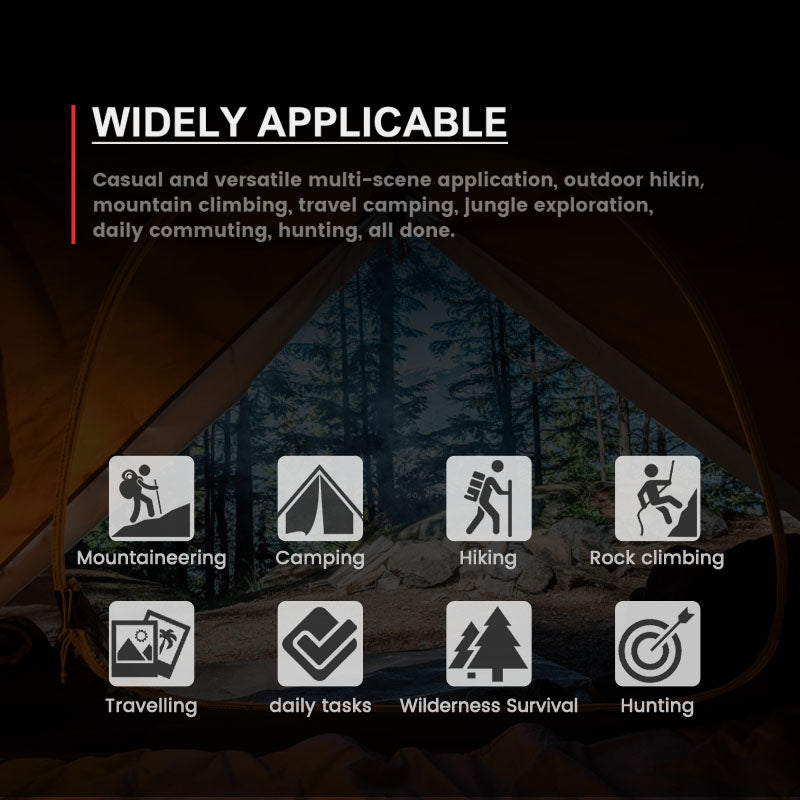The width and height of the screenshot is (800, 800).
Task: Choose the Camping tent icon
Action: point(320,498)
